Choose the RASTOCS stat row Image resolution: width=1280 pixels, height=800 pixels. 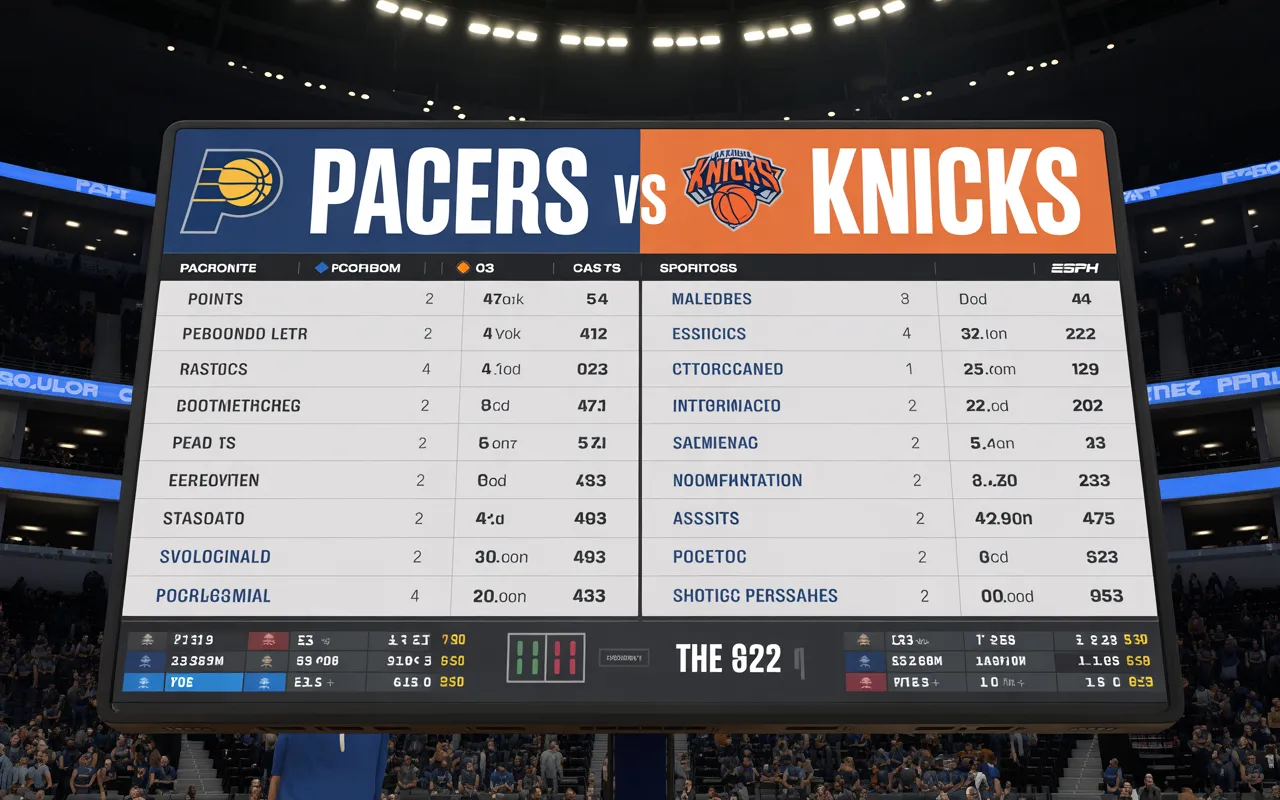213,369
